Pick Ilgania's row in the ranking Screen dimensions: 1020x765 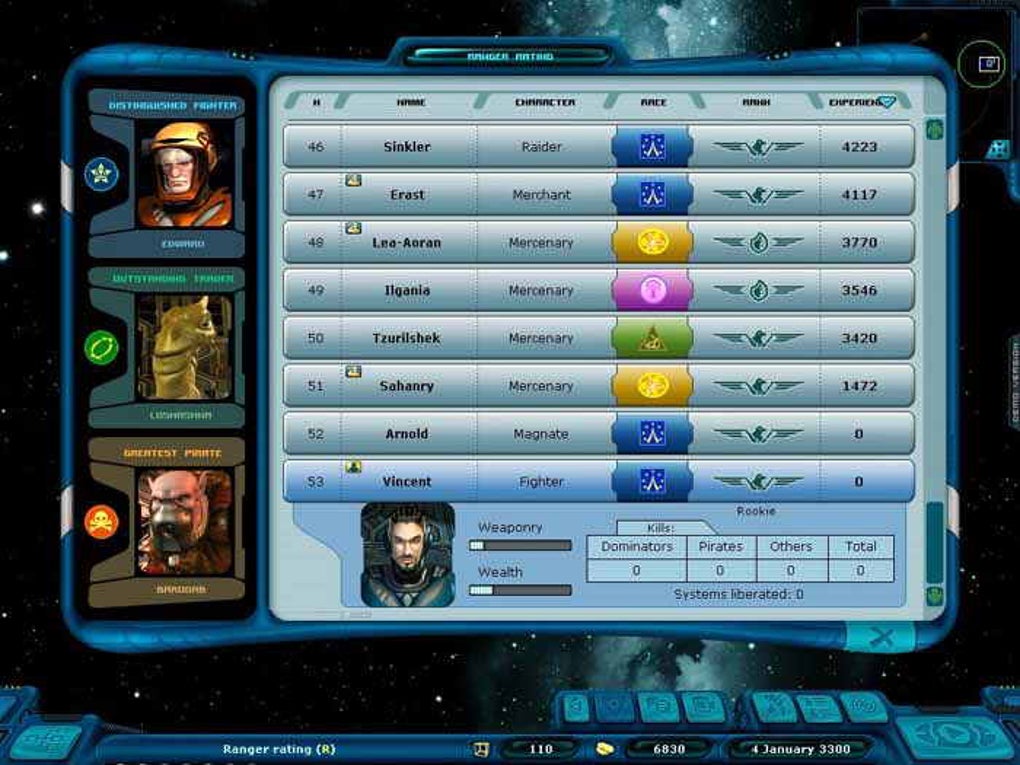[x=407, y=291]
